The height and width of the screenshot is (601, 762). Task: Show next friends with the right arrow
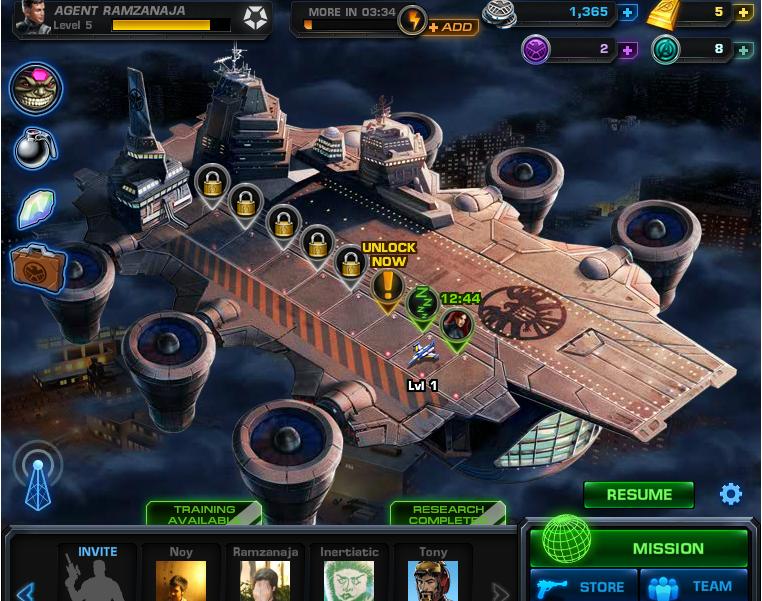click(500, 591)
